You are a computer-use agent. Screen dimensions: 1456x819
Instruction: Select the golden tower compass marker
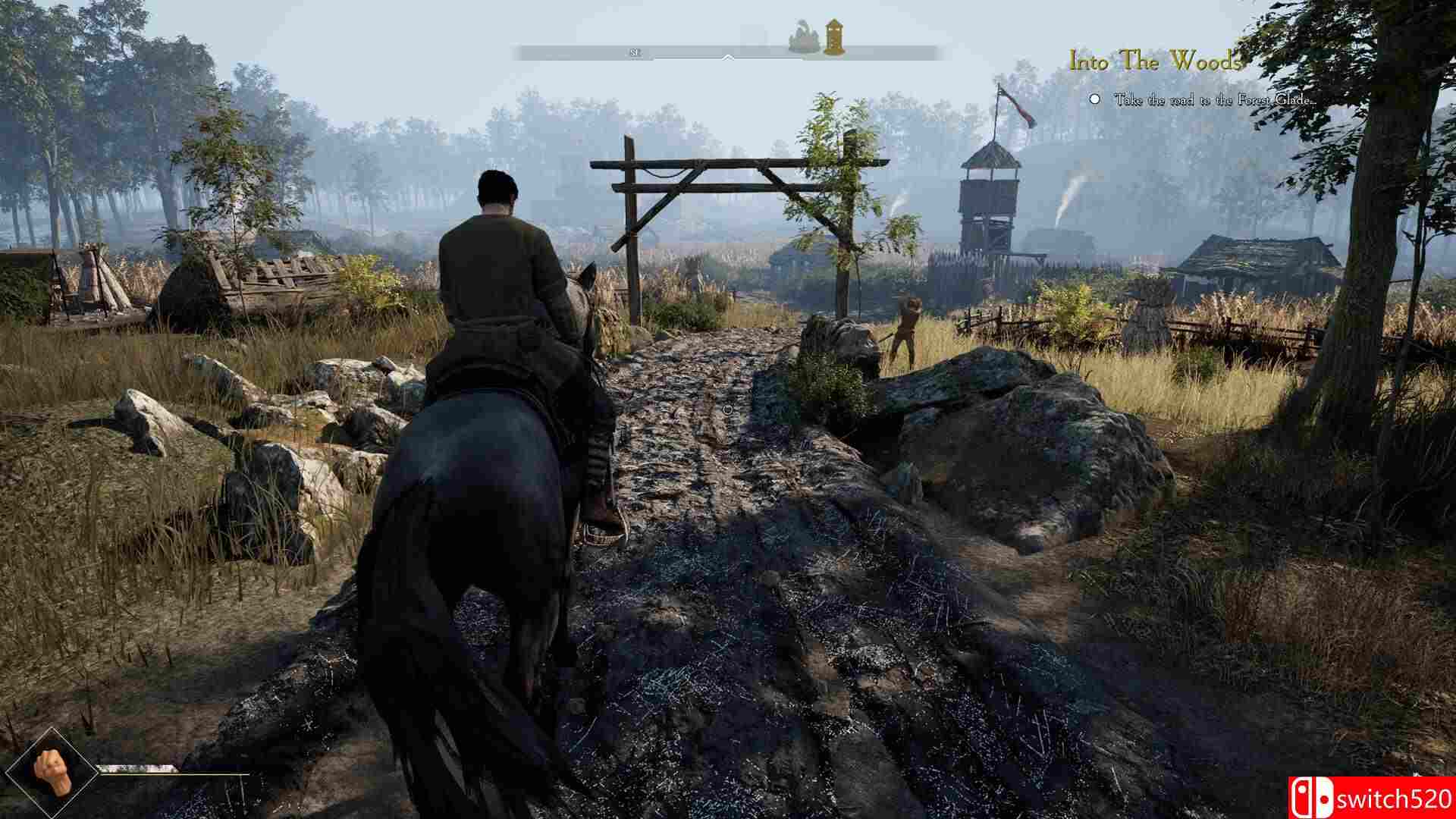click(835, 37)
